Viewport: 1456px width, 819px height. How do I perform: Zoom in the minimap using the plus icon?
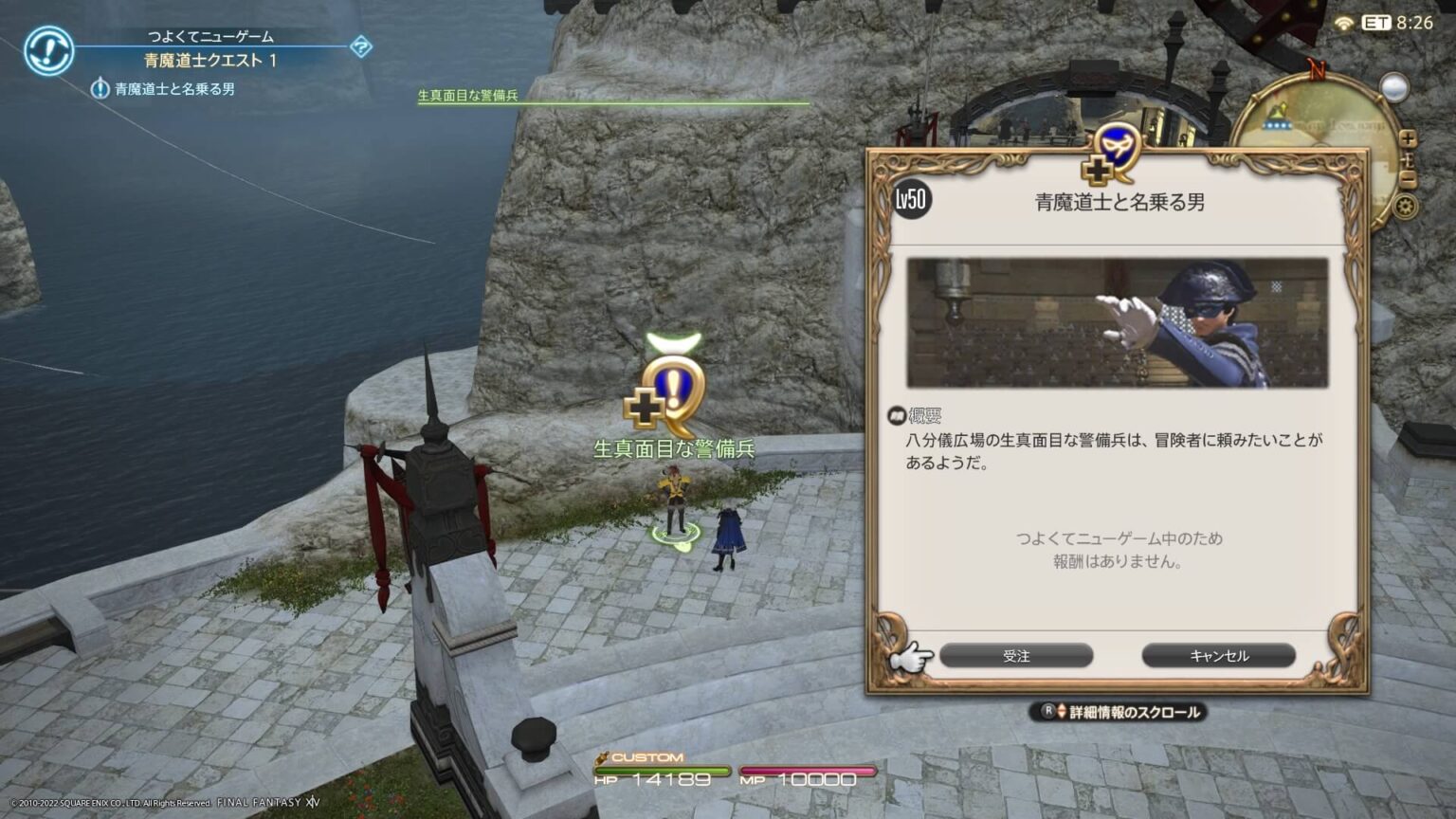click(1408, 137)
